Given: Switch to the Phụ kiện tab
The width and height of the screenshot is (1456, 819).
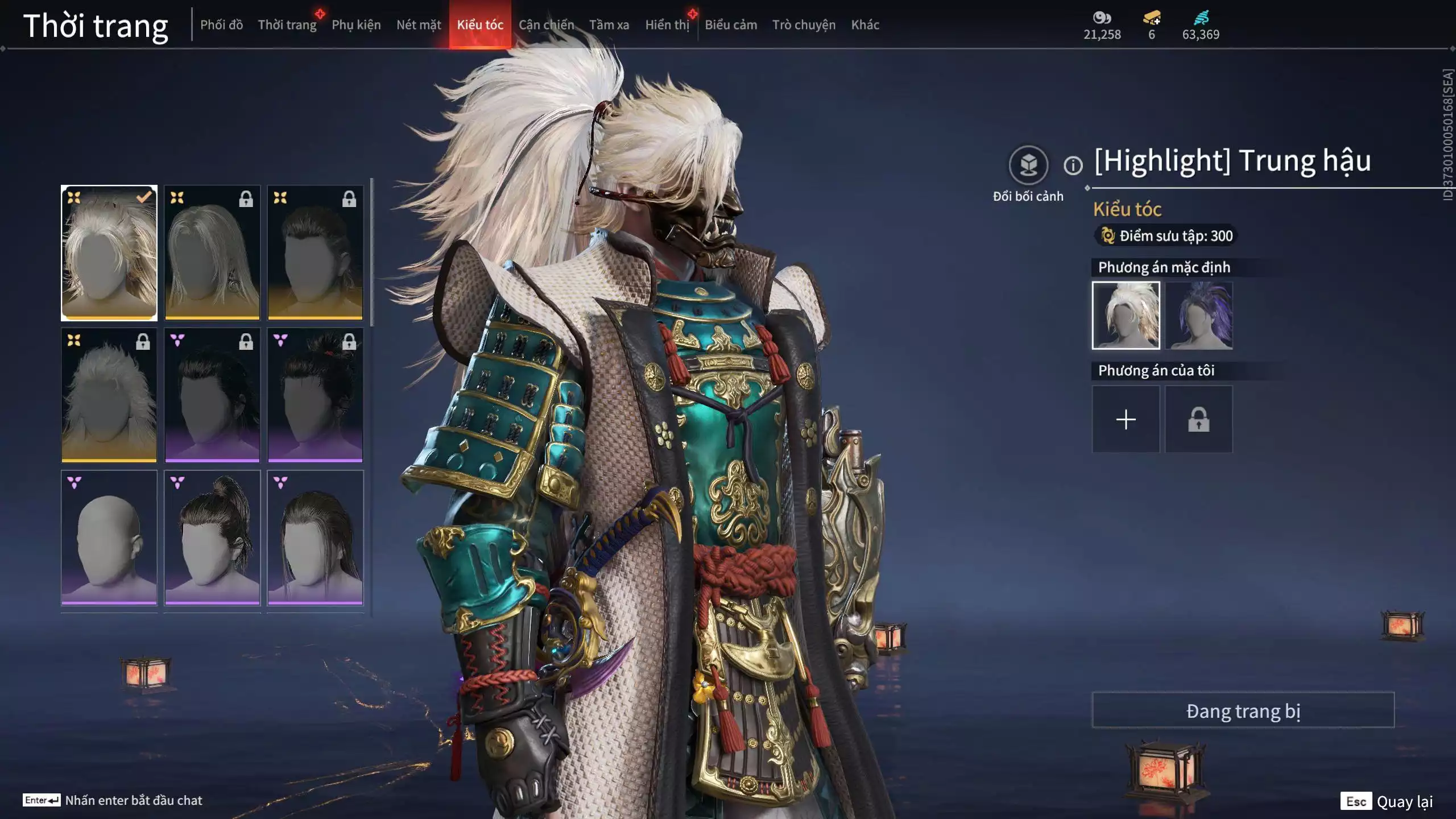Looking at the screenshot, I should (358, 24).
